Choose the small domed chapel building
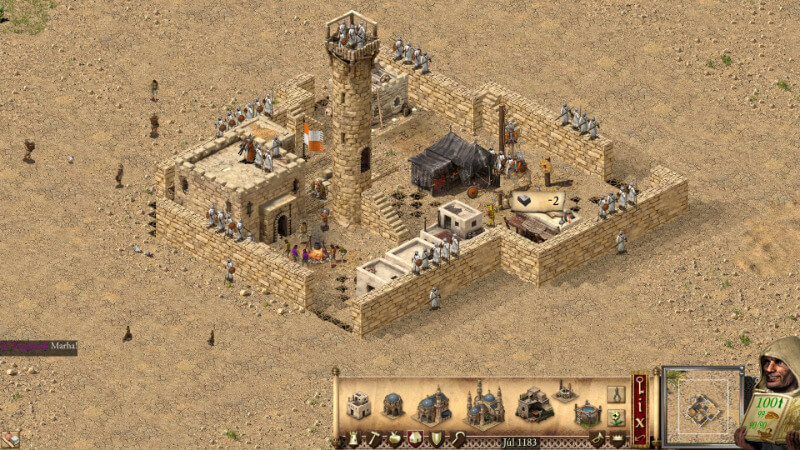The image size is (800, 450). (393, 405)
